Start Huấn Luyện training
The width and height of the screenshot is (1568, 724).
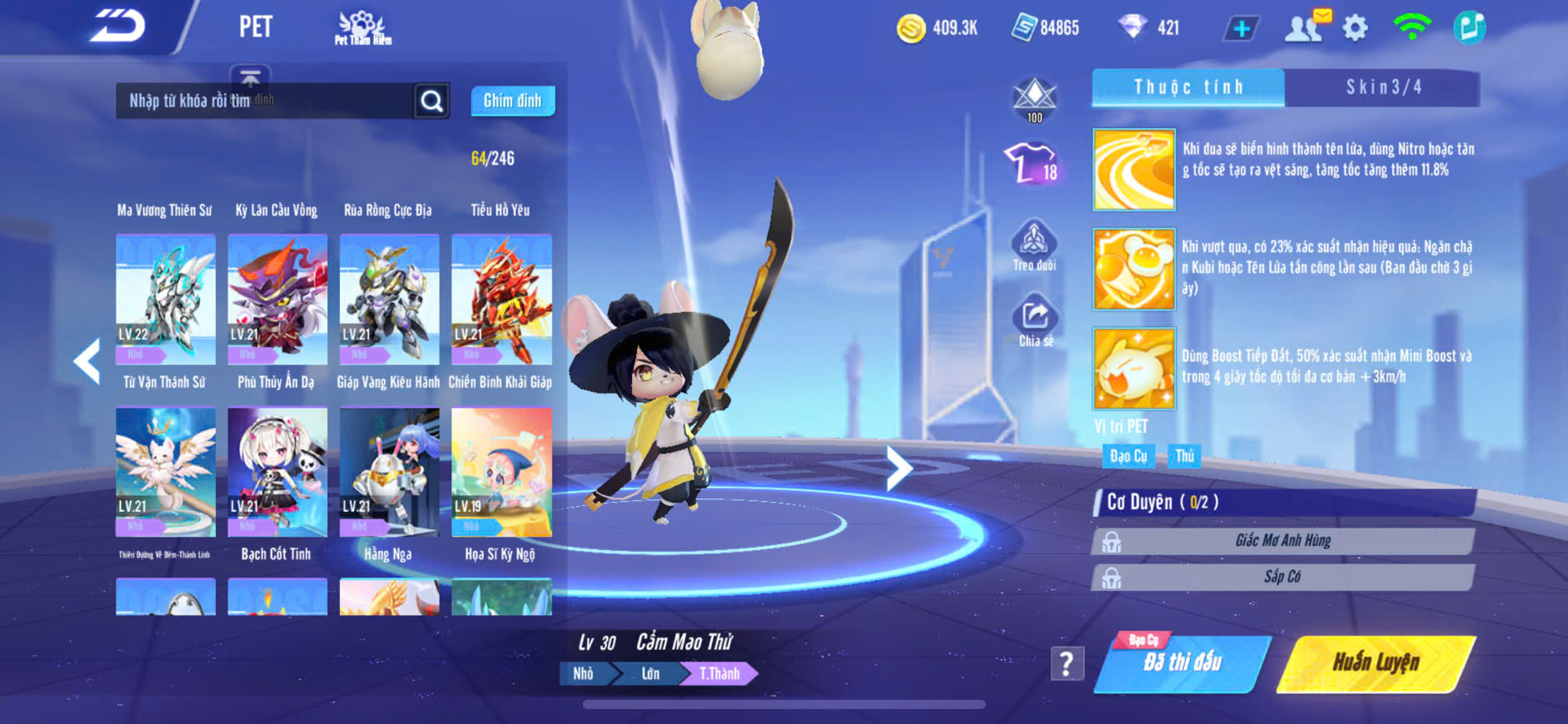coord(1376,663)
